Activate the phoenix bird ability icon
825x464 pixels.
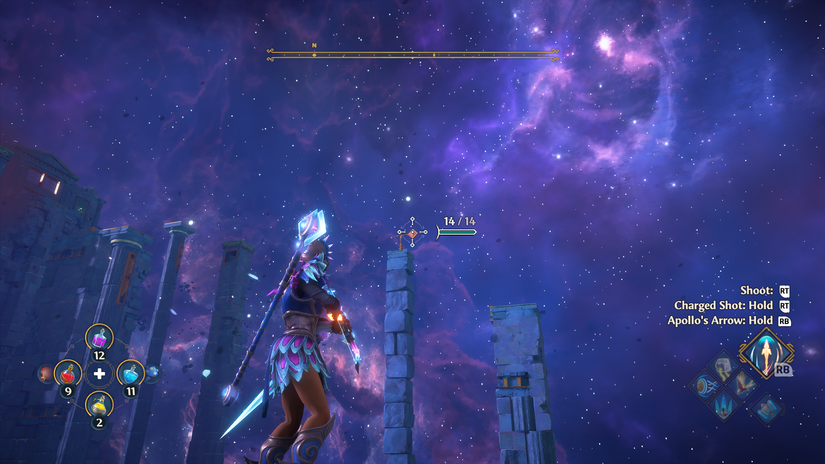(741, 385)
